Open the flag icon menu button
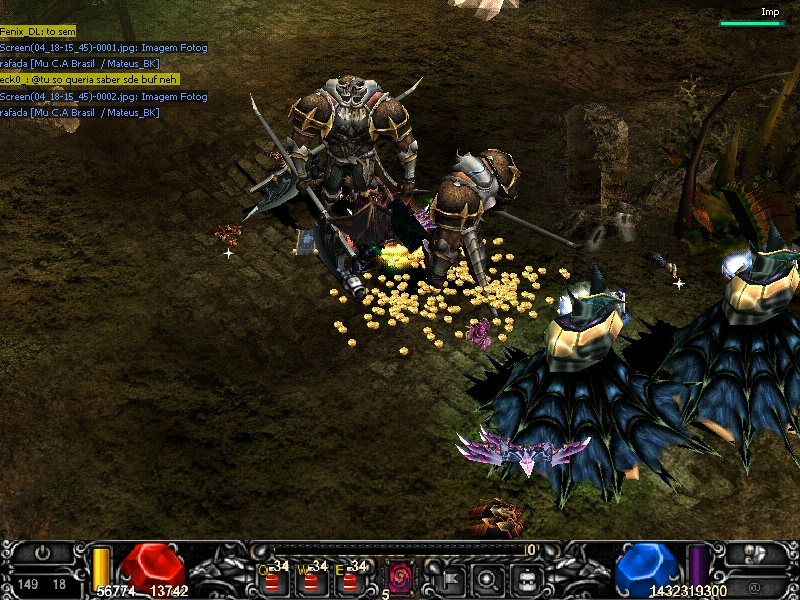The height and width of the screenshot is (600, 800). tap(449, 577)
